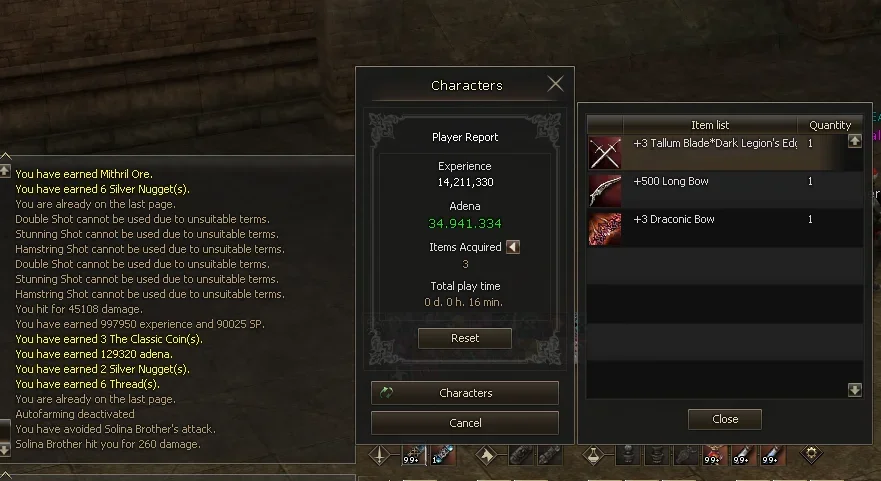Click the Characters button below the report
The width and height of the screenshot is (881, 481).
465,393
